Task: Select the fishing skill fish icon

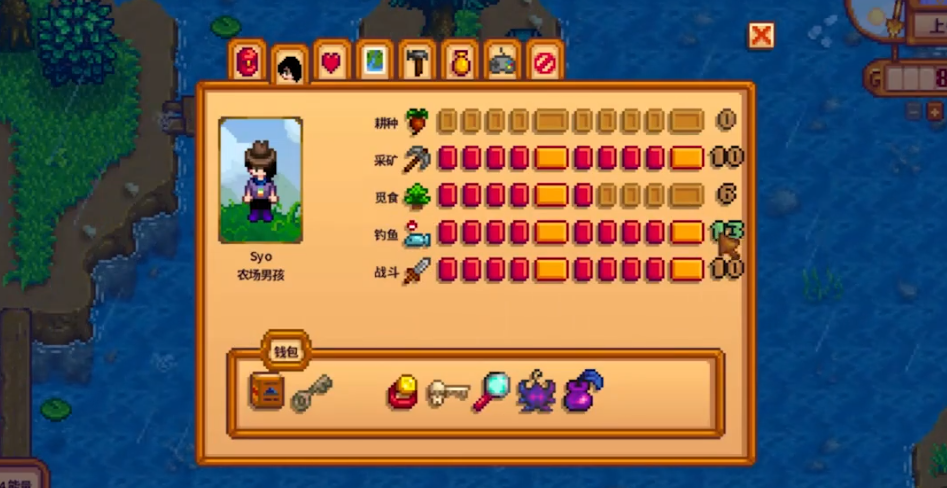Action: pyautogui.click(x=416, y=234)
